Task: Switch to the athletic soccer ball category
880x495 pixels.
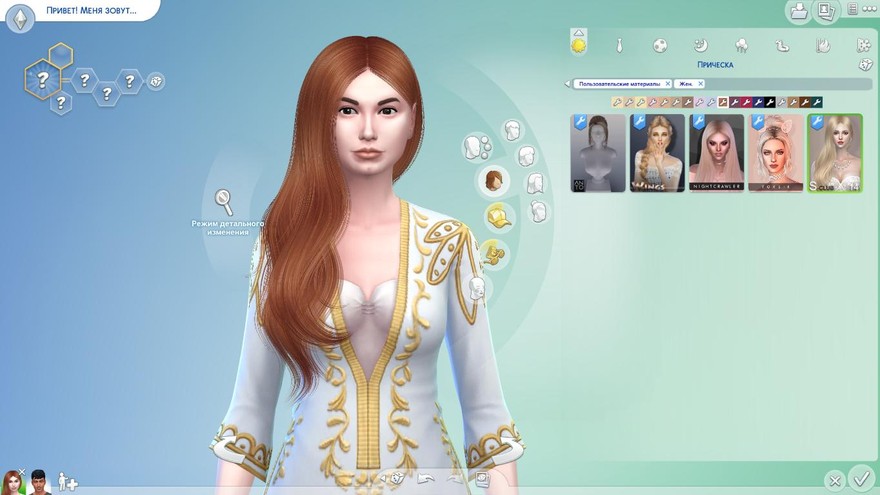Action: point(660,45)
